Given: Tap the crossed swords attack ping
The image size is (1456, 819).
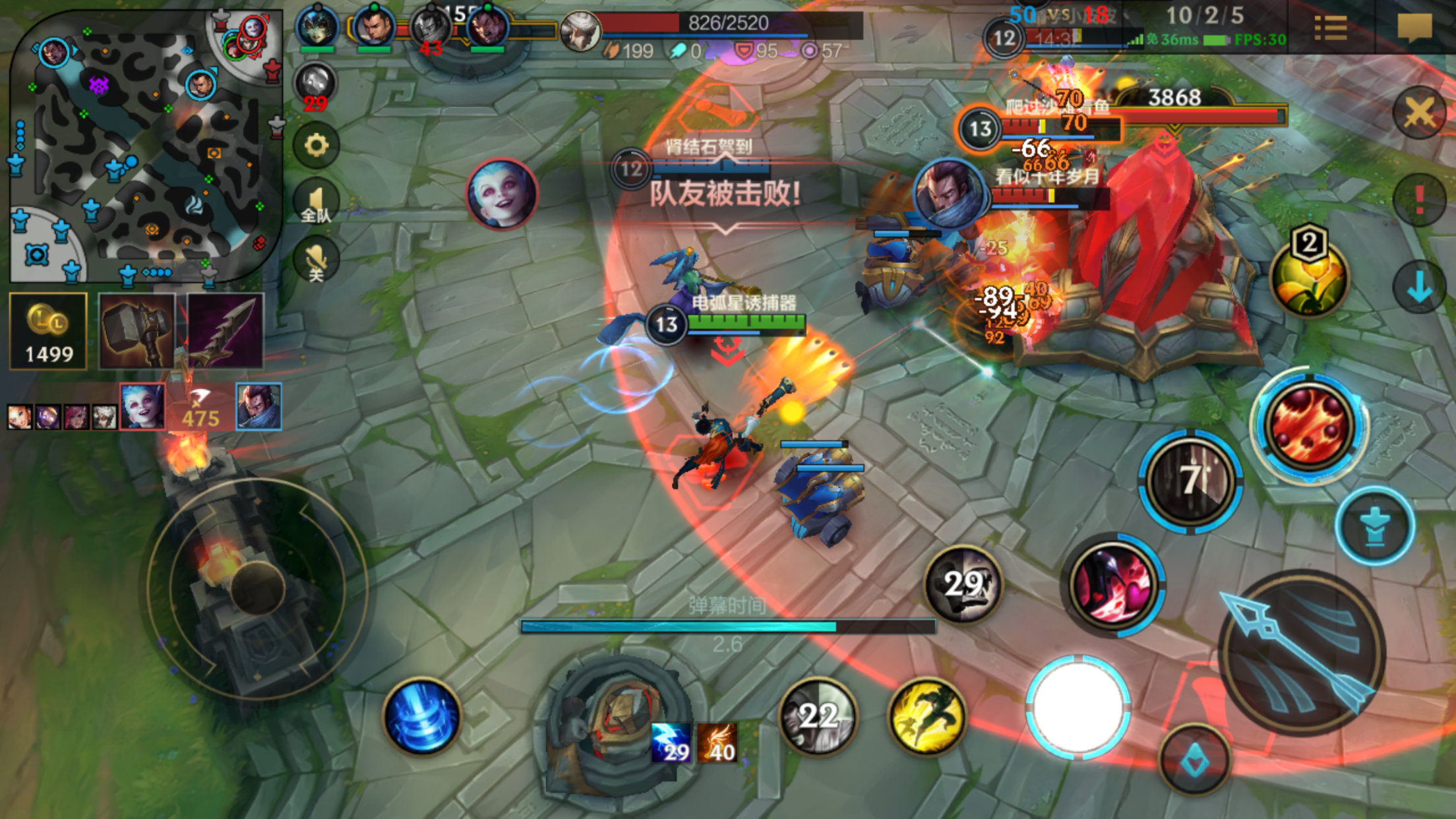Looking at the screenshot, I should point(1418,113).
